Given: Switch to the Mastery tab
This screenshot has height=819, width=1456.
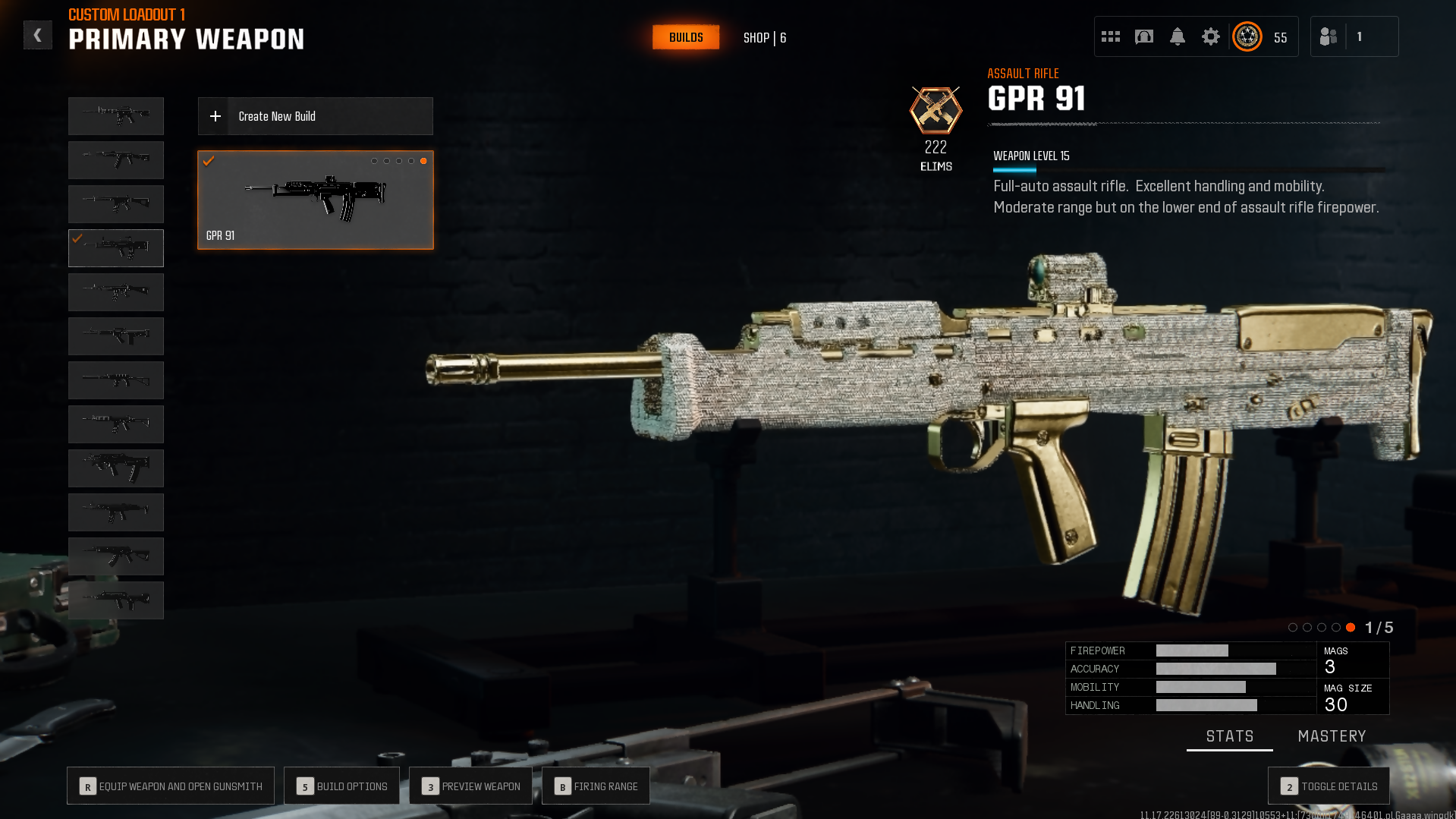Looking at the screenshot, I should [1332, 736].
